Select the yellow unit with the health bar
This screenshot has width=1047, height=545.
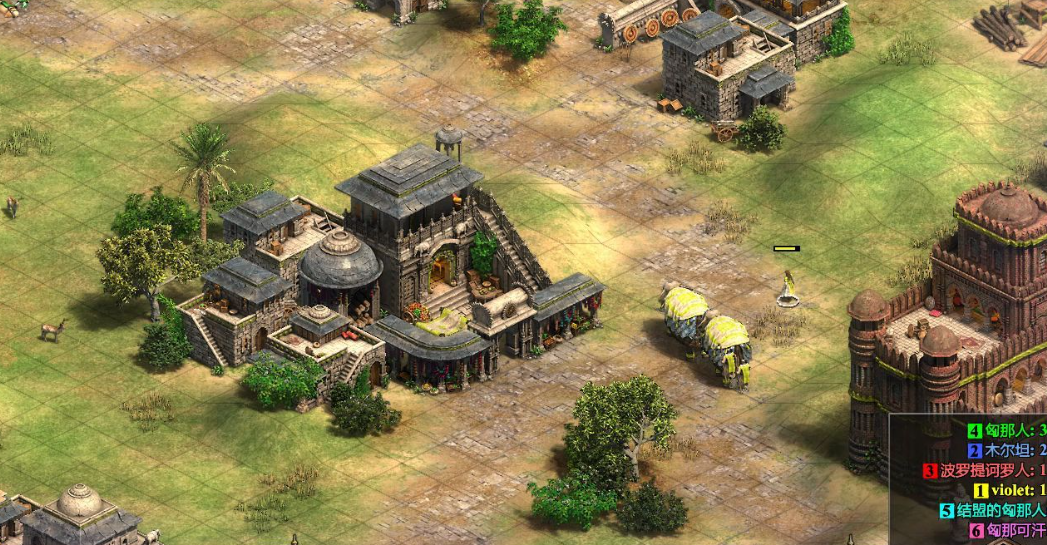pos(788,288)
